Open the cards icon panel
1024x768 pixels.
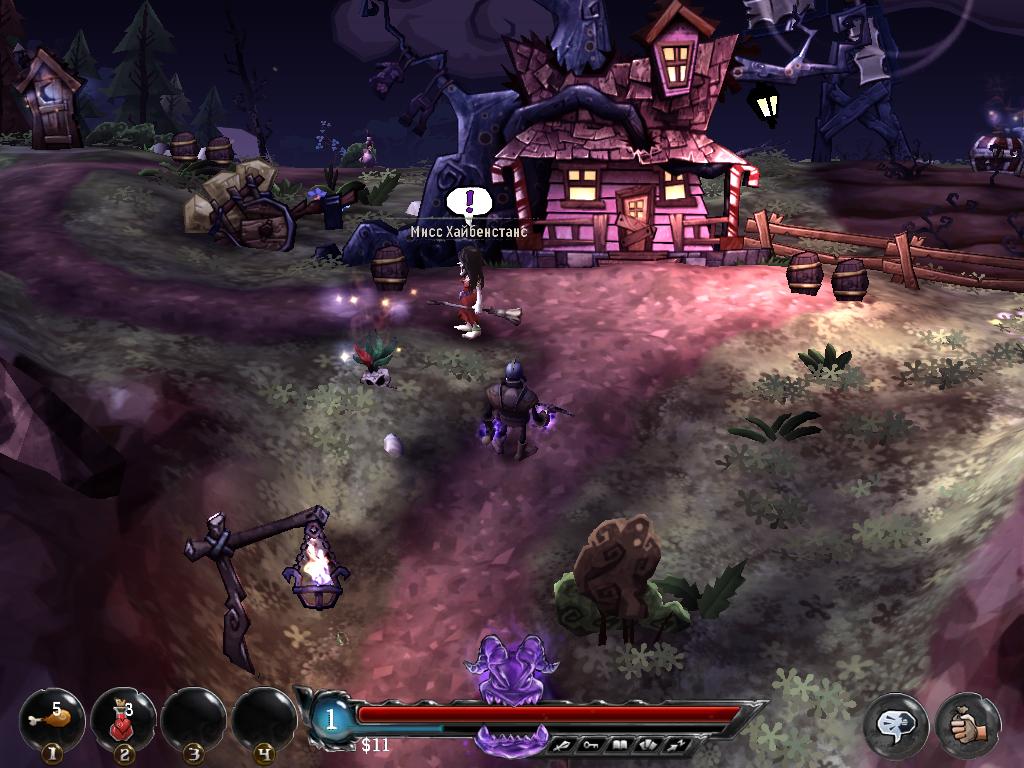(648, 745)
